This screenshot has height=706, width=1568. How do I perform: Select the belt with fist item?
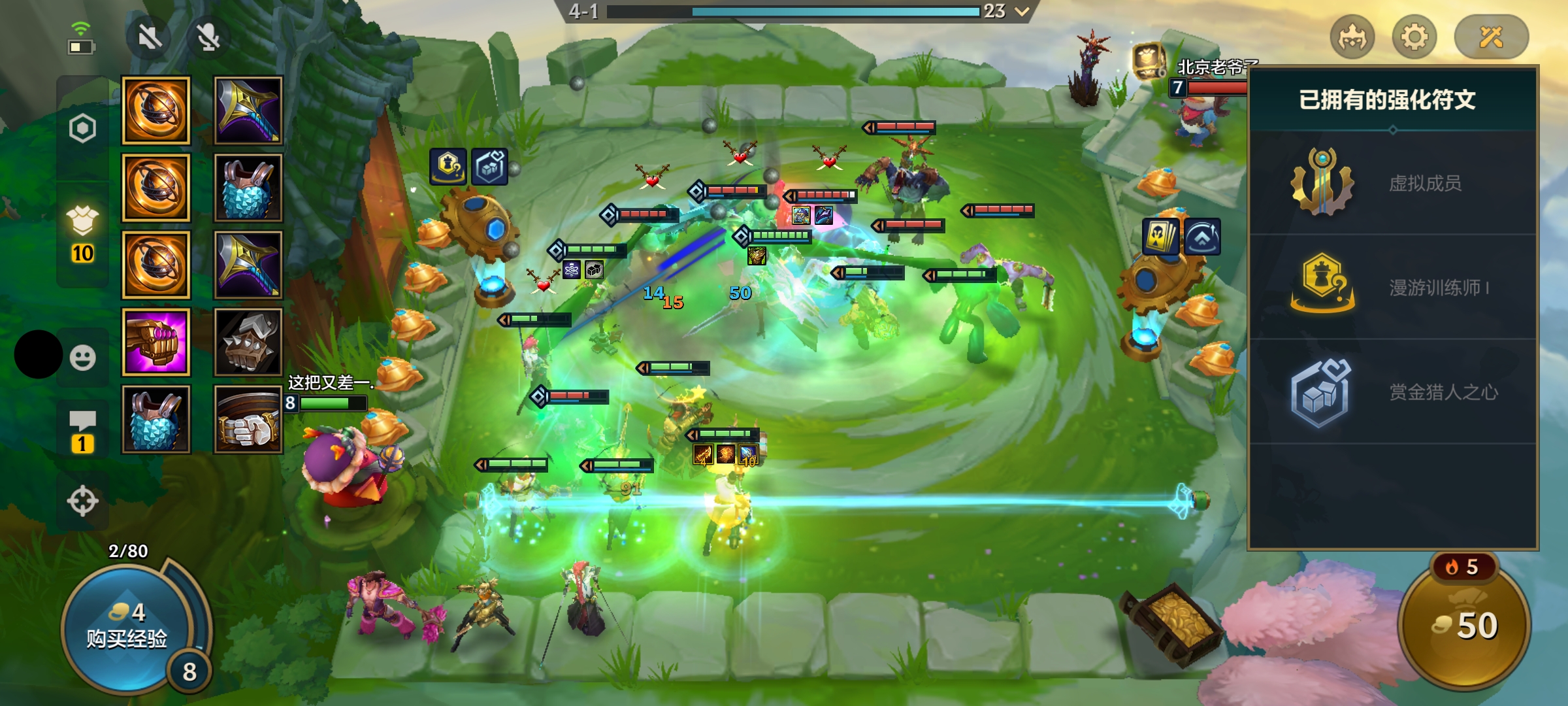coord(248,419)
